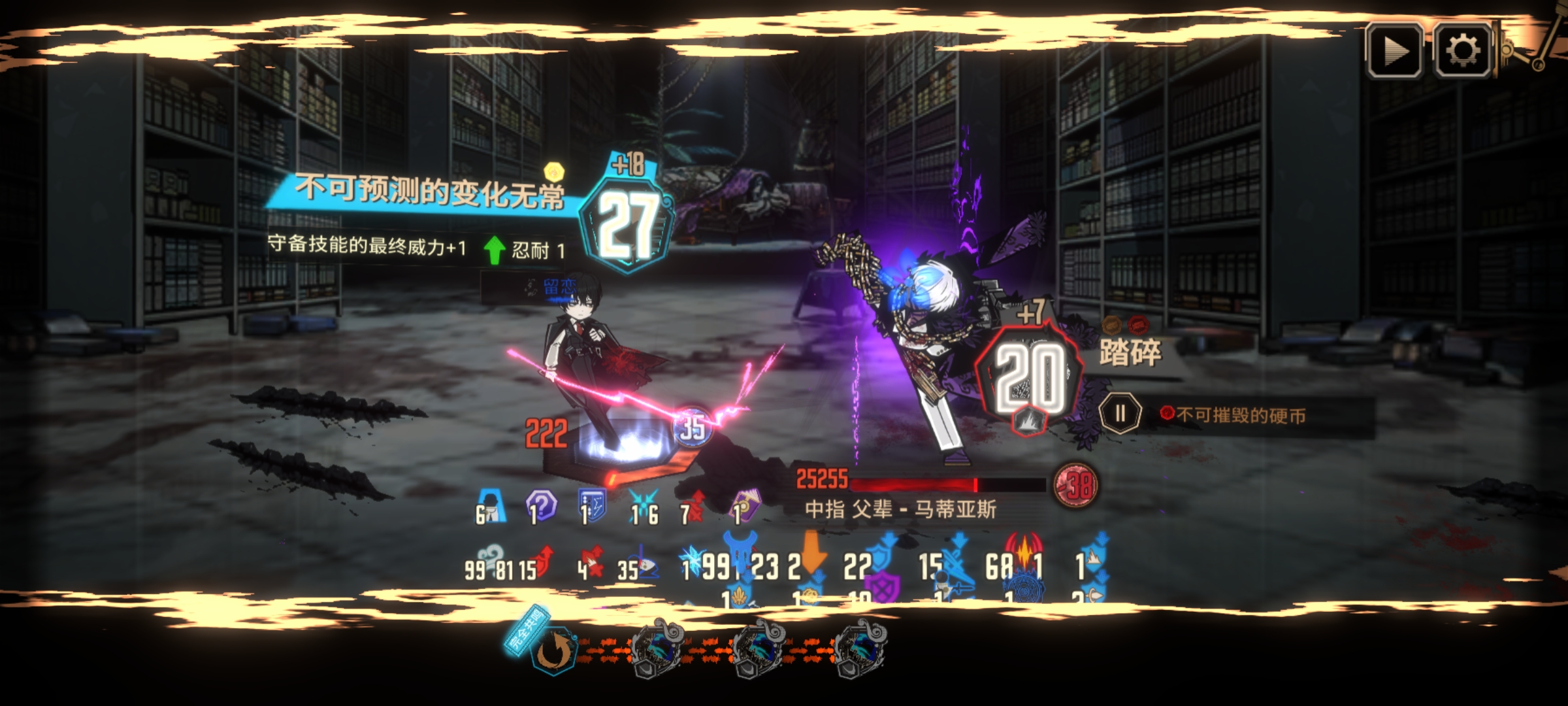Click the orange circular arrow resonance icon
Image resolution: width=1568 pixels, height=706 pixels.
pos(553,652)
